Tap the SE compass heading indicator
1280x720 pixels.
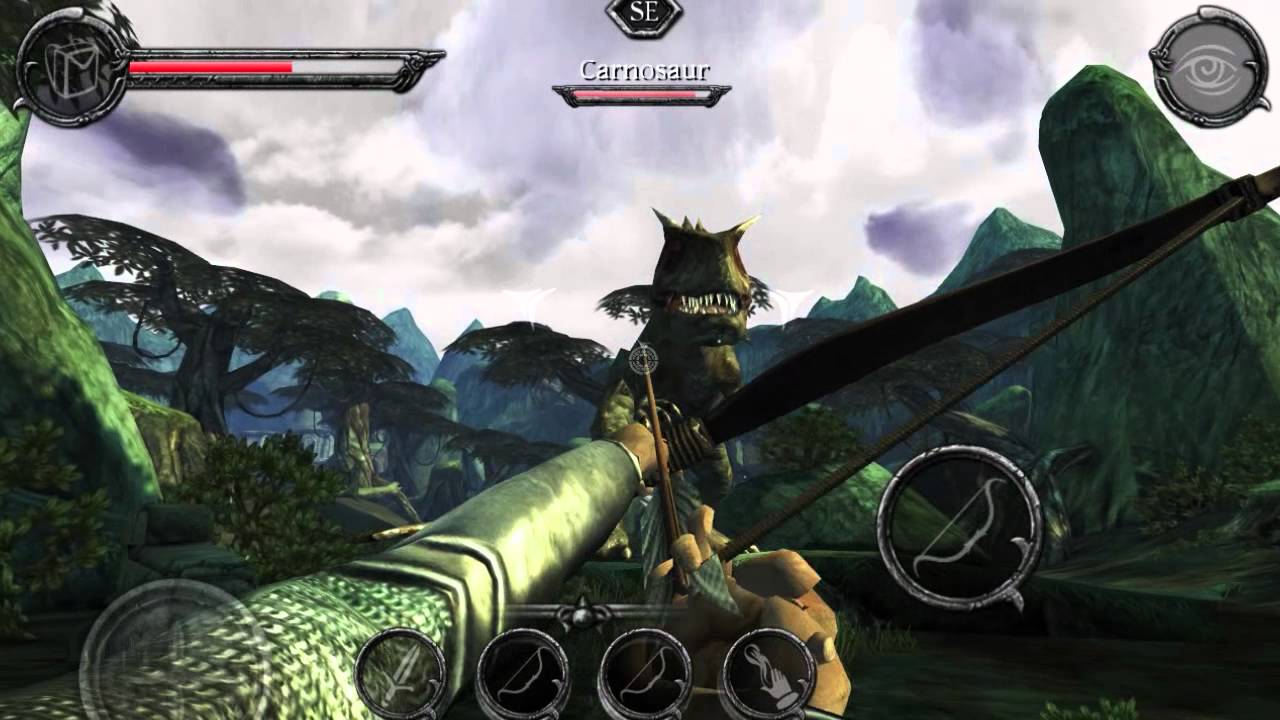coord(645,14)
